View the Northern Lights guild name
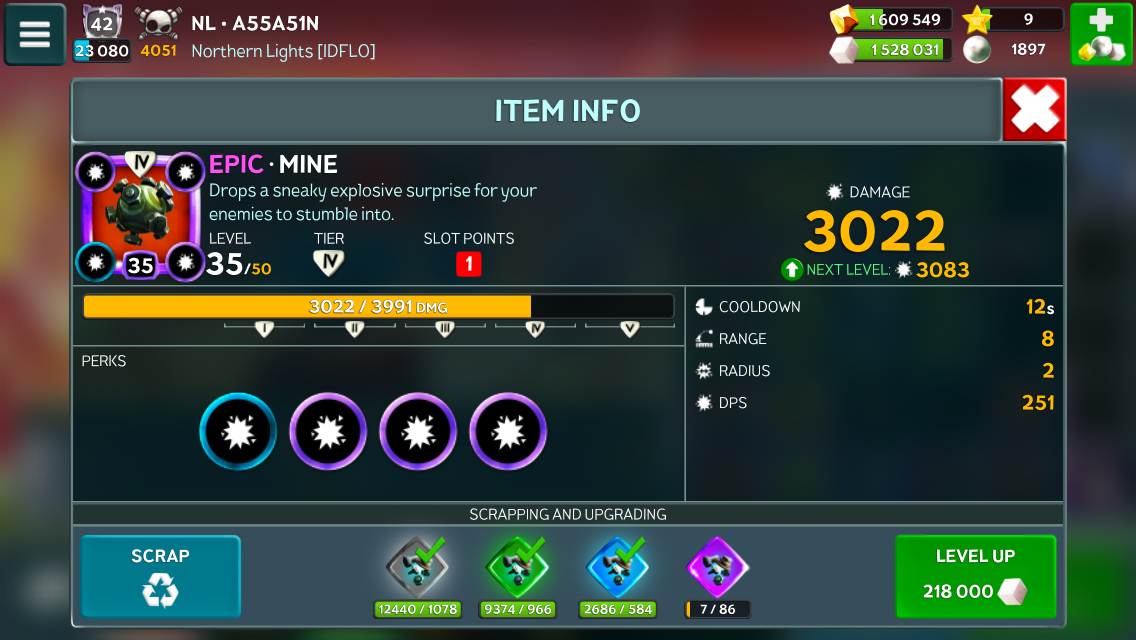Image resolution: width=1136 pixels, height=640 pixels. [x=283, y=50]
